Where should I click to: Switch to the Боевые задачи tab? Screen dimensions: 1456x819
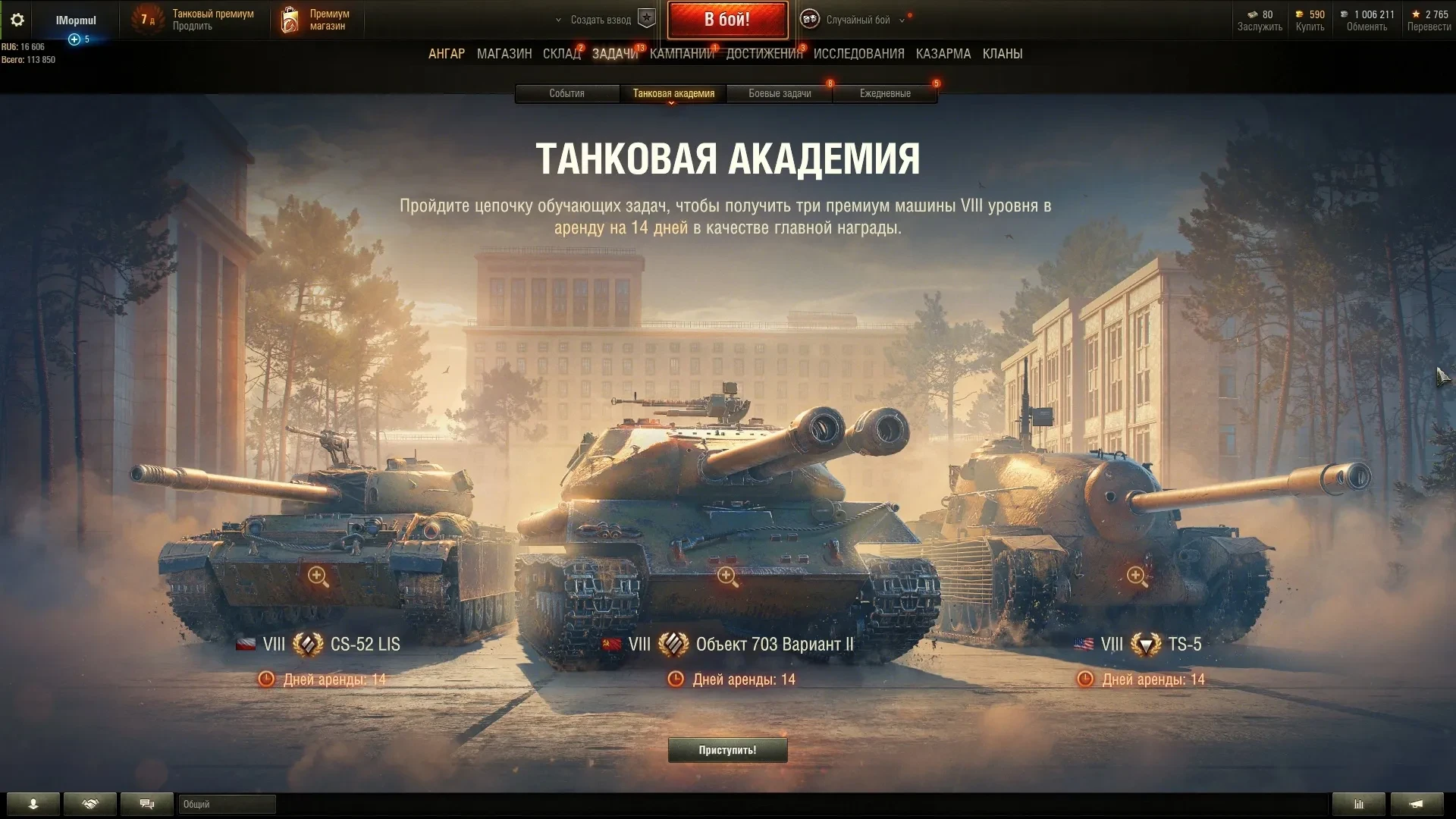[x=780, y=93]
